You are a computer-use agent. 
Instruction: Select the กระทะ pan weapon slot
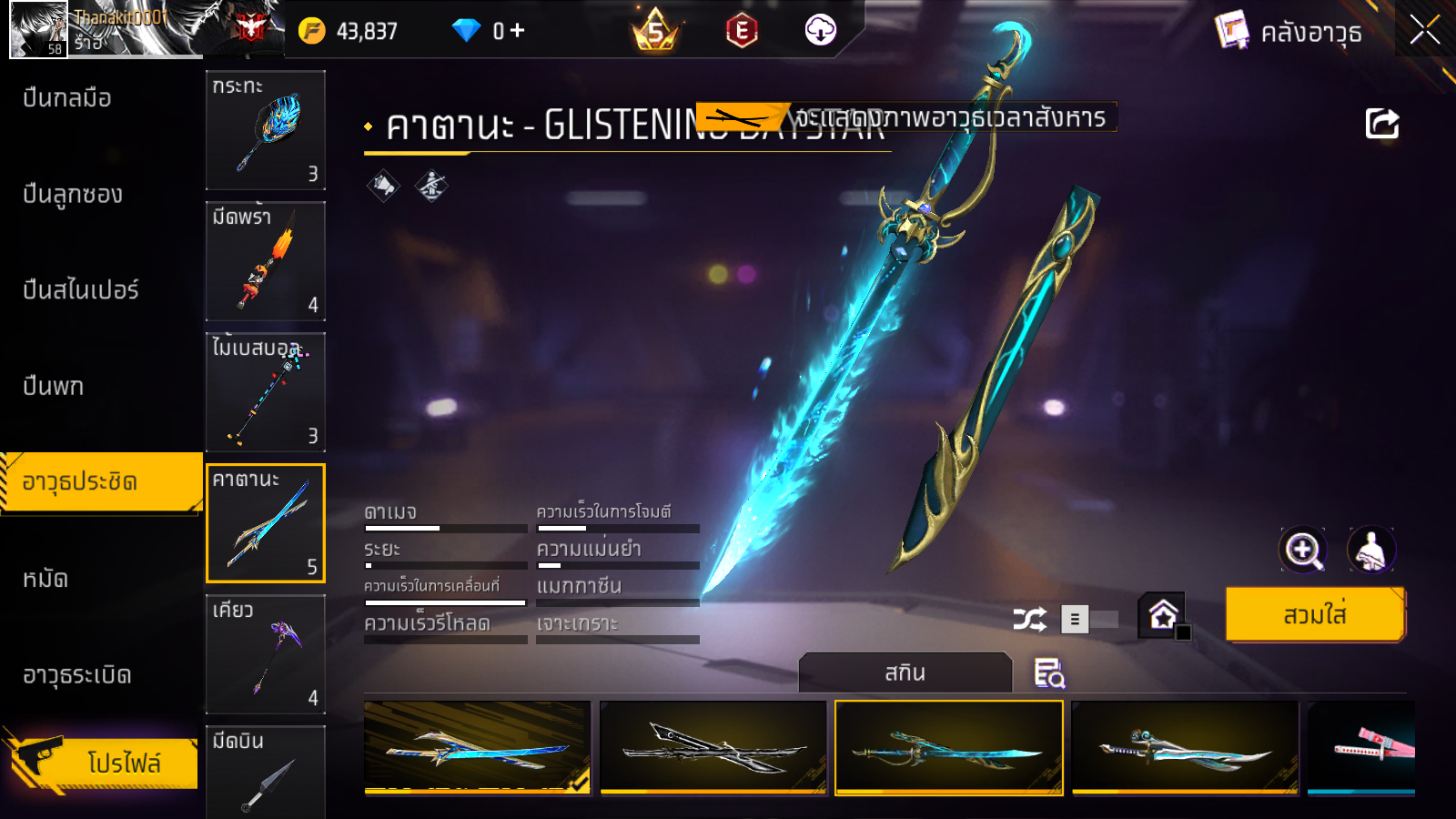[x=266, y=130]
